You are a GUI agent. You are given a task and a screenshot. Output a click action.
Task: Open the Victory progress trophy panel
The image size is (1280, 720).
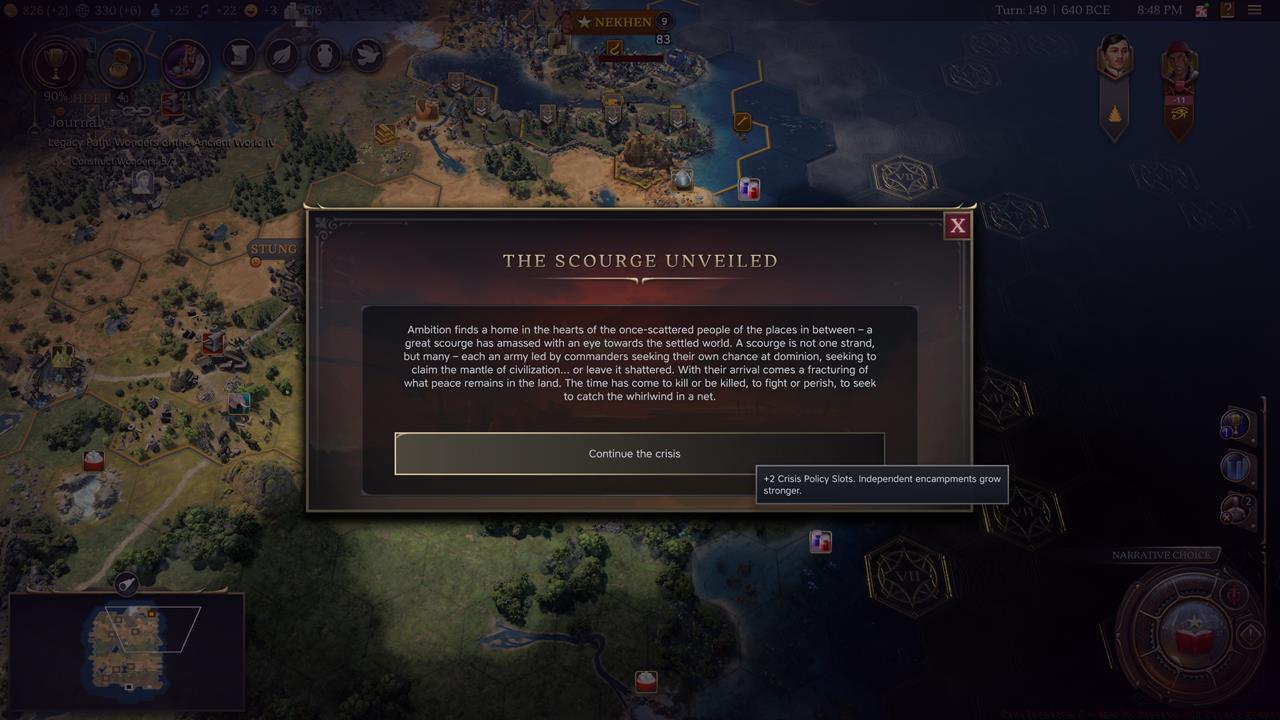(55, 64)
